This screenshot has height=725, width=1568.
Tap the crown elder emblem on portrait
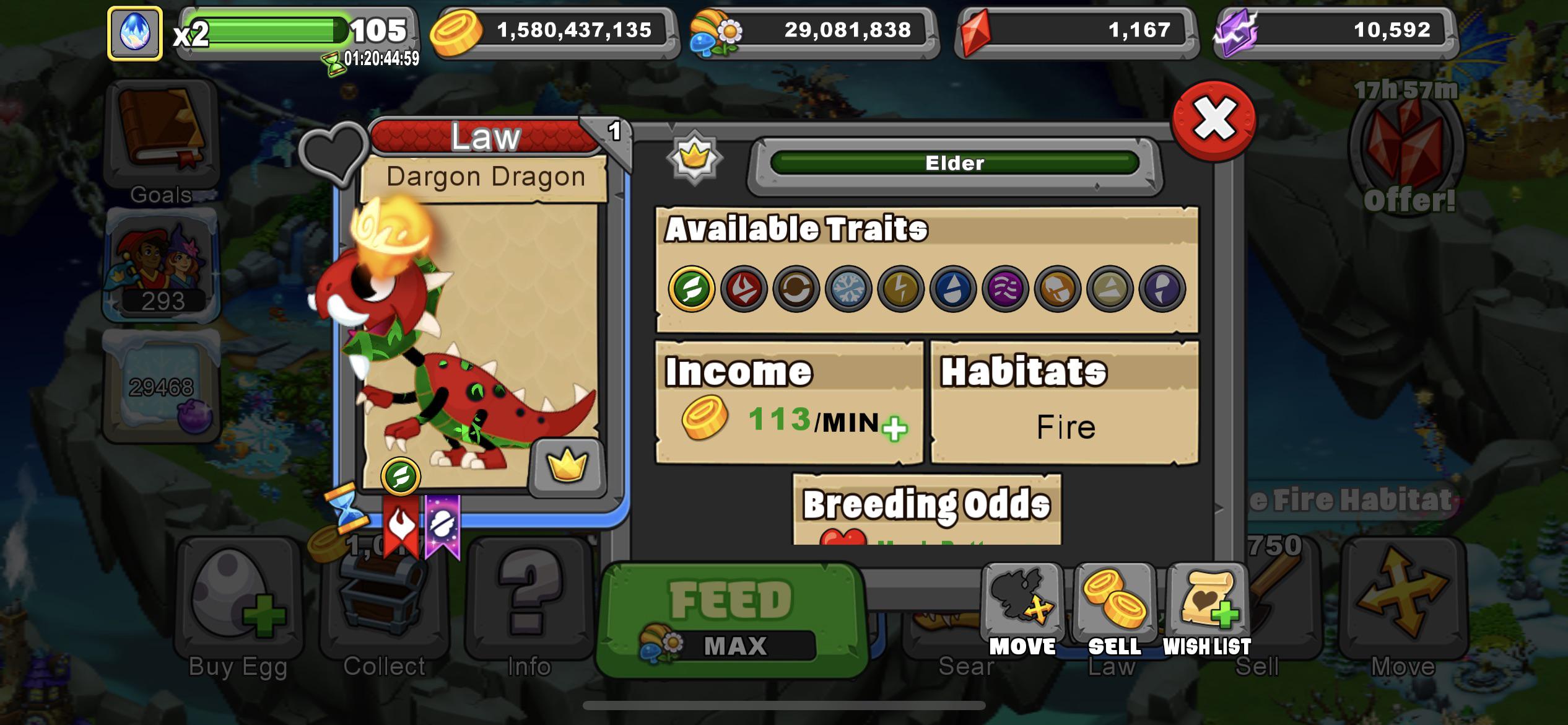tap(568, 469)
